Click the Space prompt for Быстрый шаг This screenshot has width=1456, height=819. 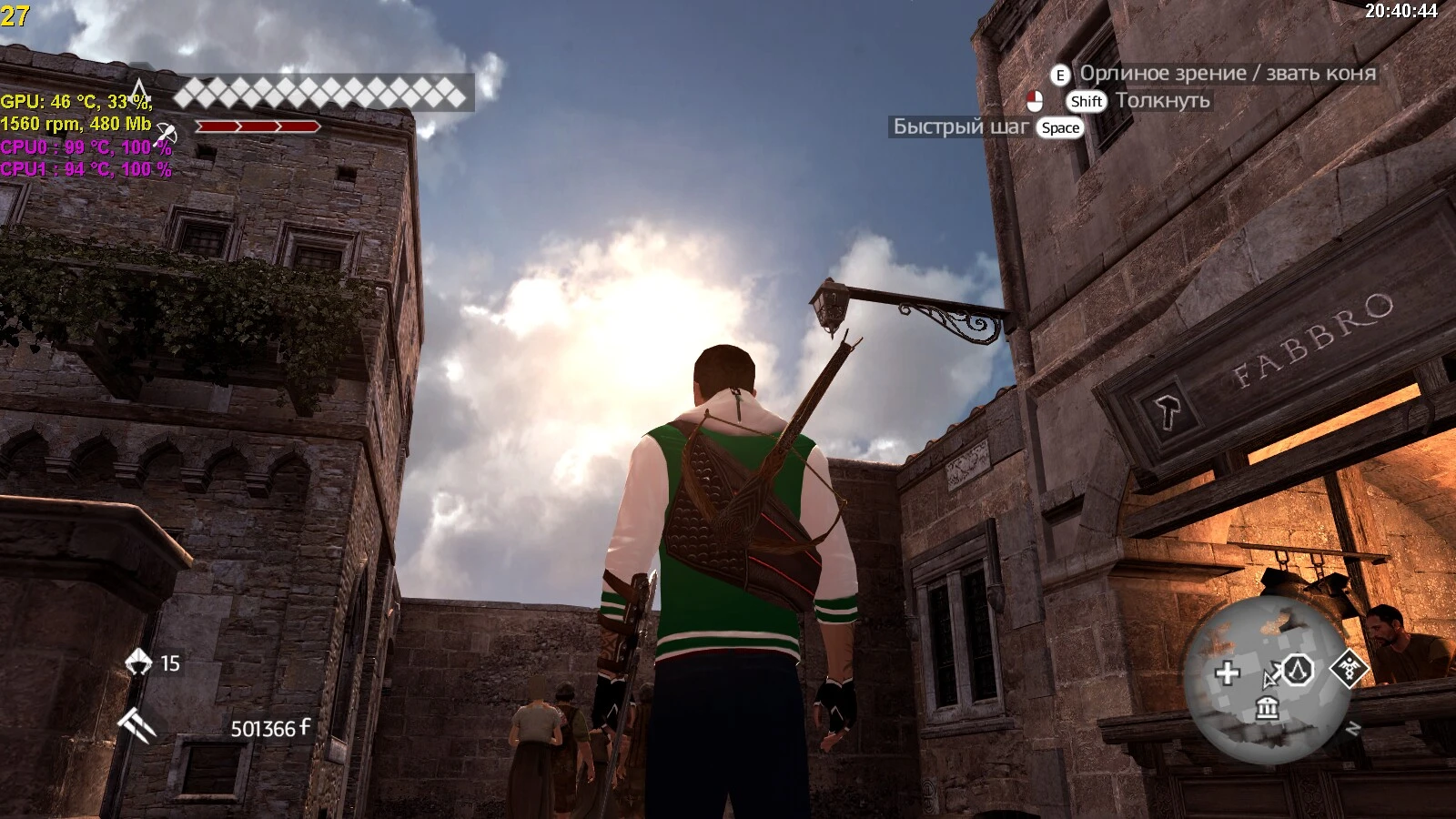point(1061,127)
